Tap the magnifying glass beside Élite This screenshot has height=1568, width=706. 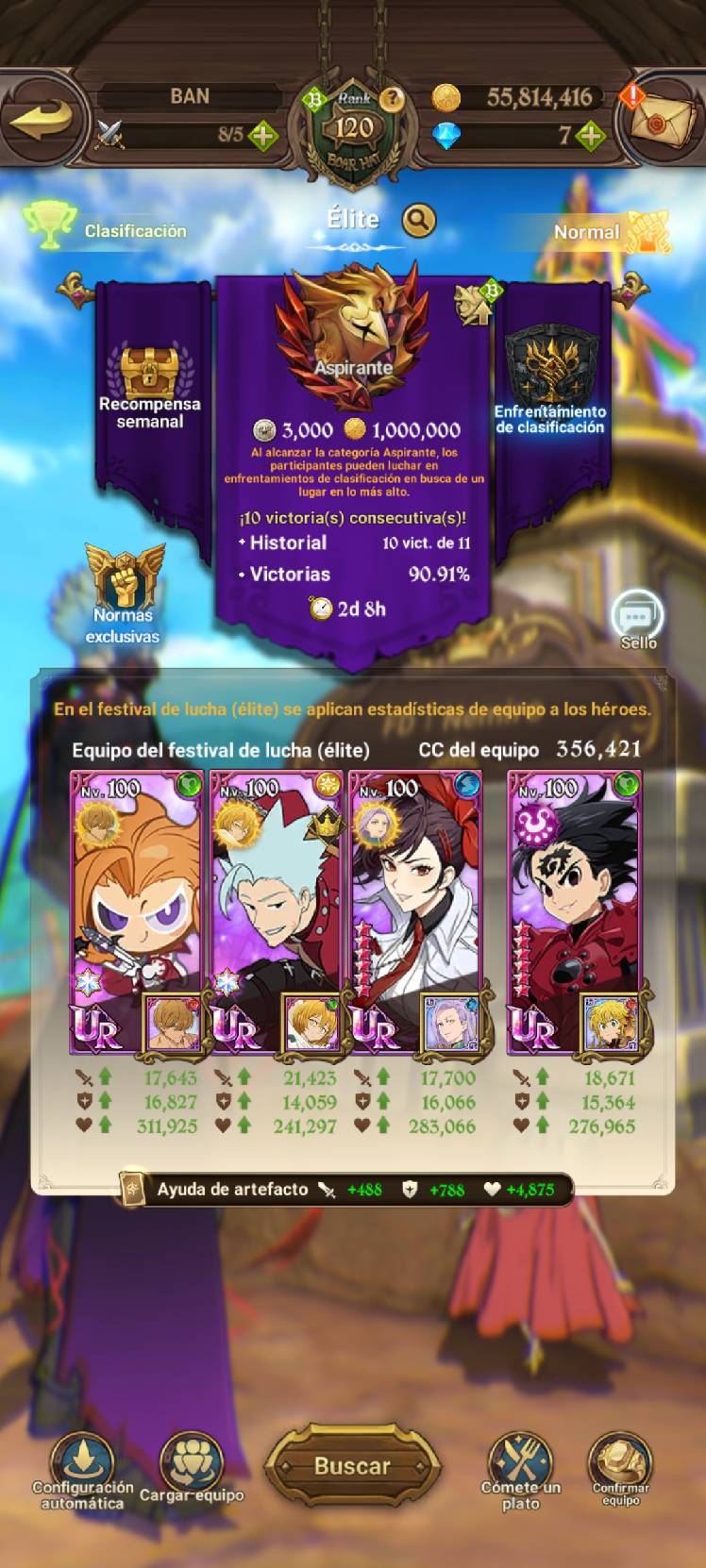(419, 221)
